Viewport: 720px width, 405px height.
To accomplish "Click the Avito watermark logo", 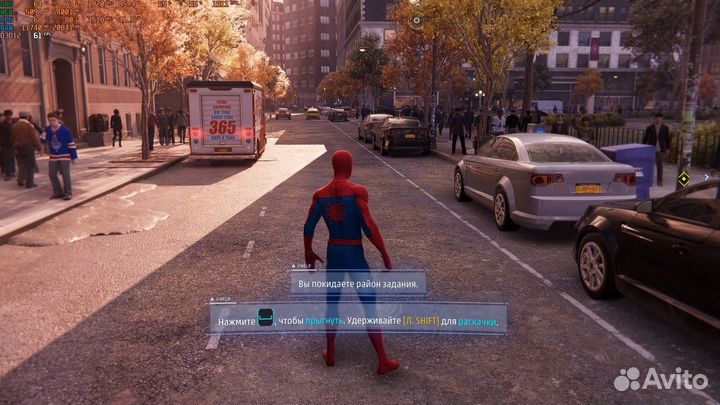I will (661, 379).
